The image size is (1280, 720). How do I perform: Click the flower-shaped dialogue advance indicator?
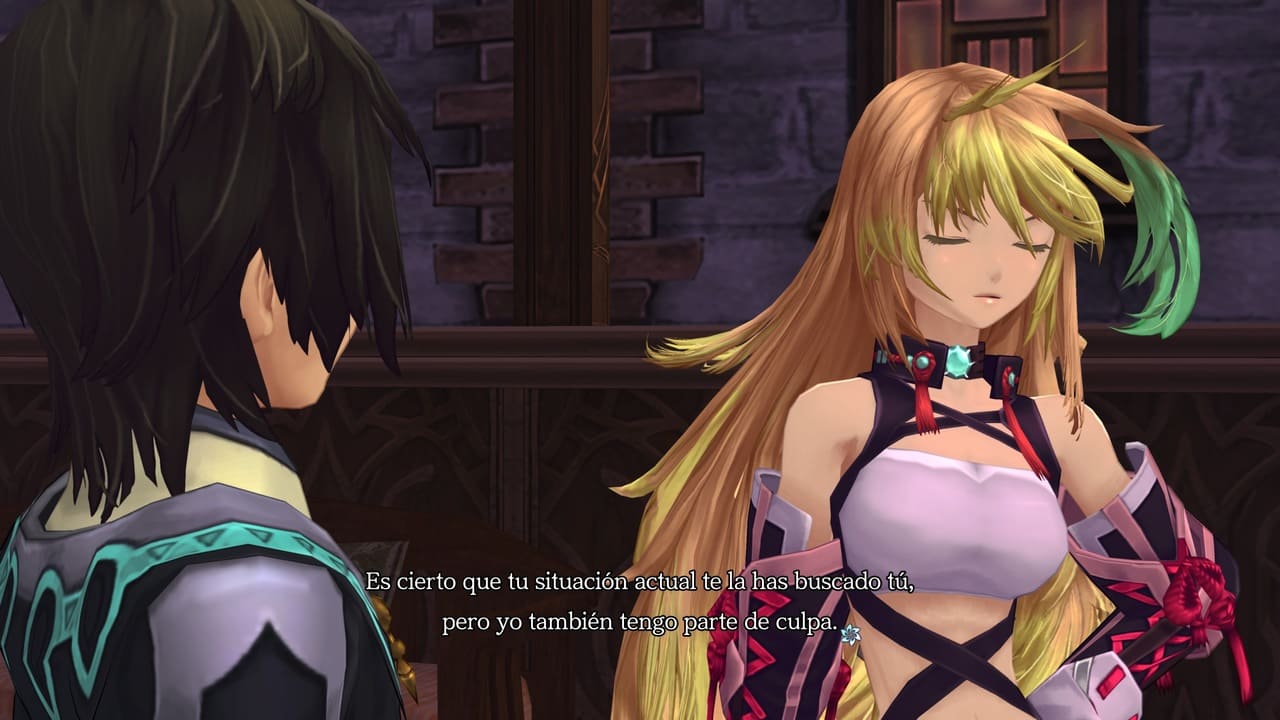(x=851, y=632)
